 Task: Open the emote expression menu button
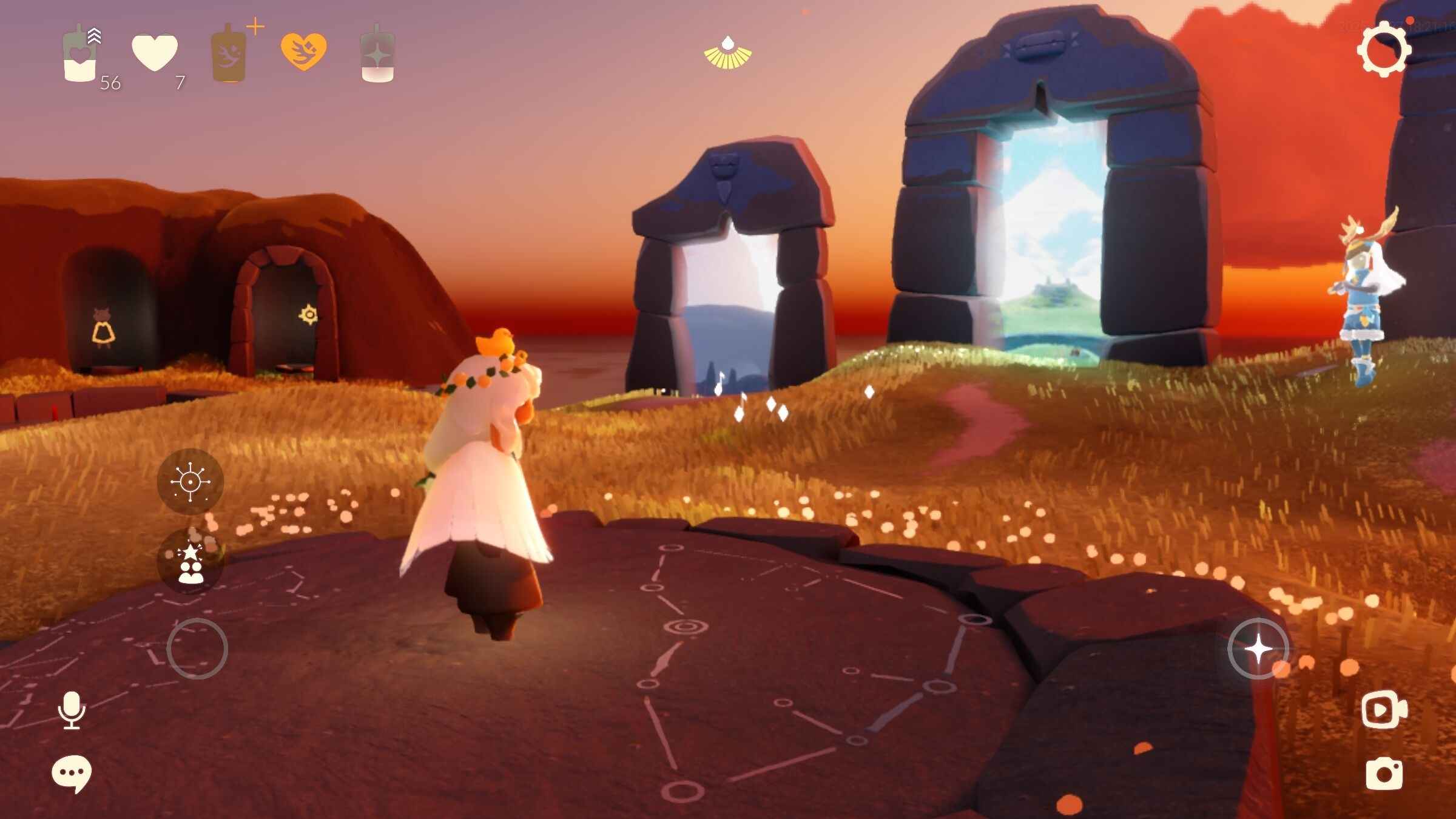190,482
